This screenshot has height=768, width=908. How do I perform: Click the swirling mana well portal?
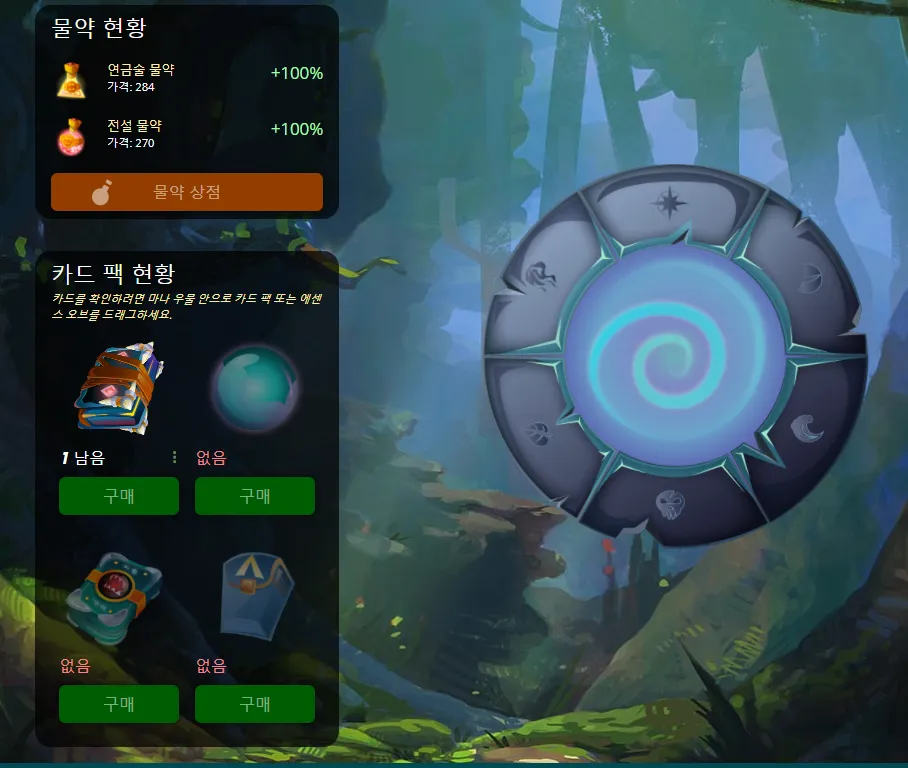(x=674, y=355)
